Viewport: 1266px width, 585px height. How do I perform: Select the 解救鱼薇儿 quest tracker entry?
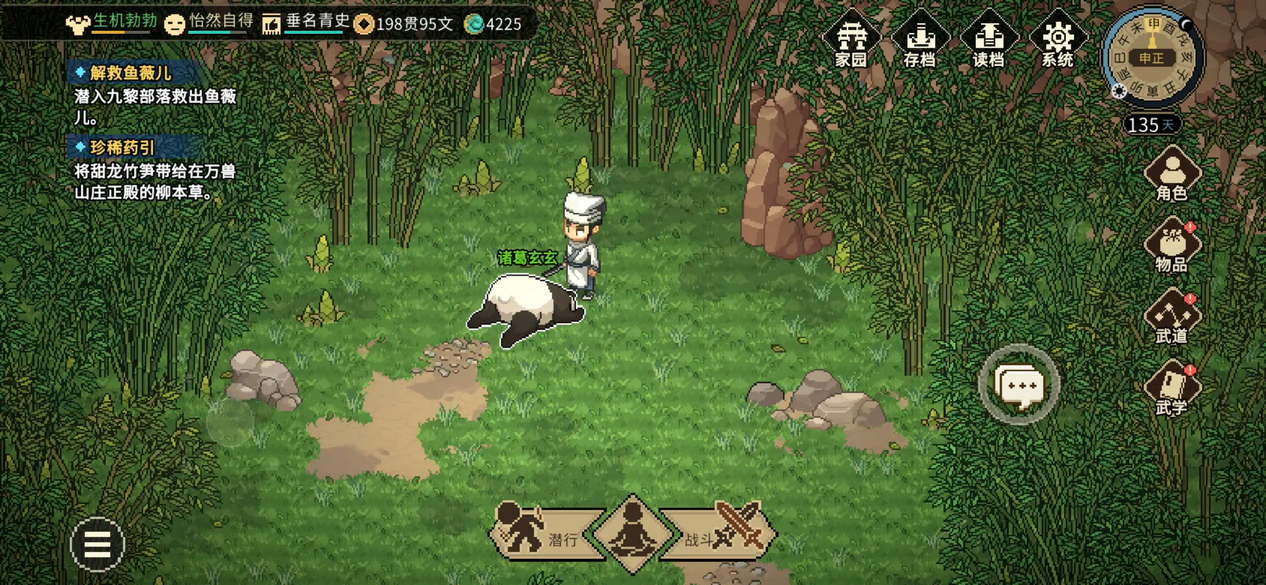pos(130,73)
